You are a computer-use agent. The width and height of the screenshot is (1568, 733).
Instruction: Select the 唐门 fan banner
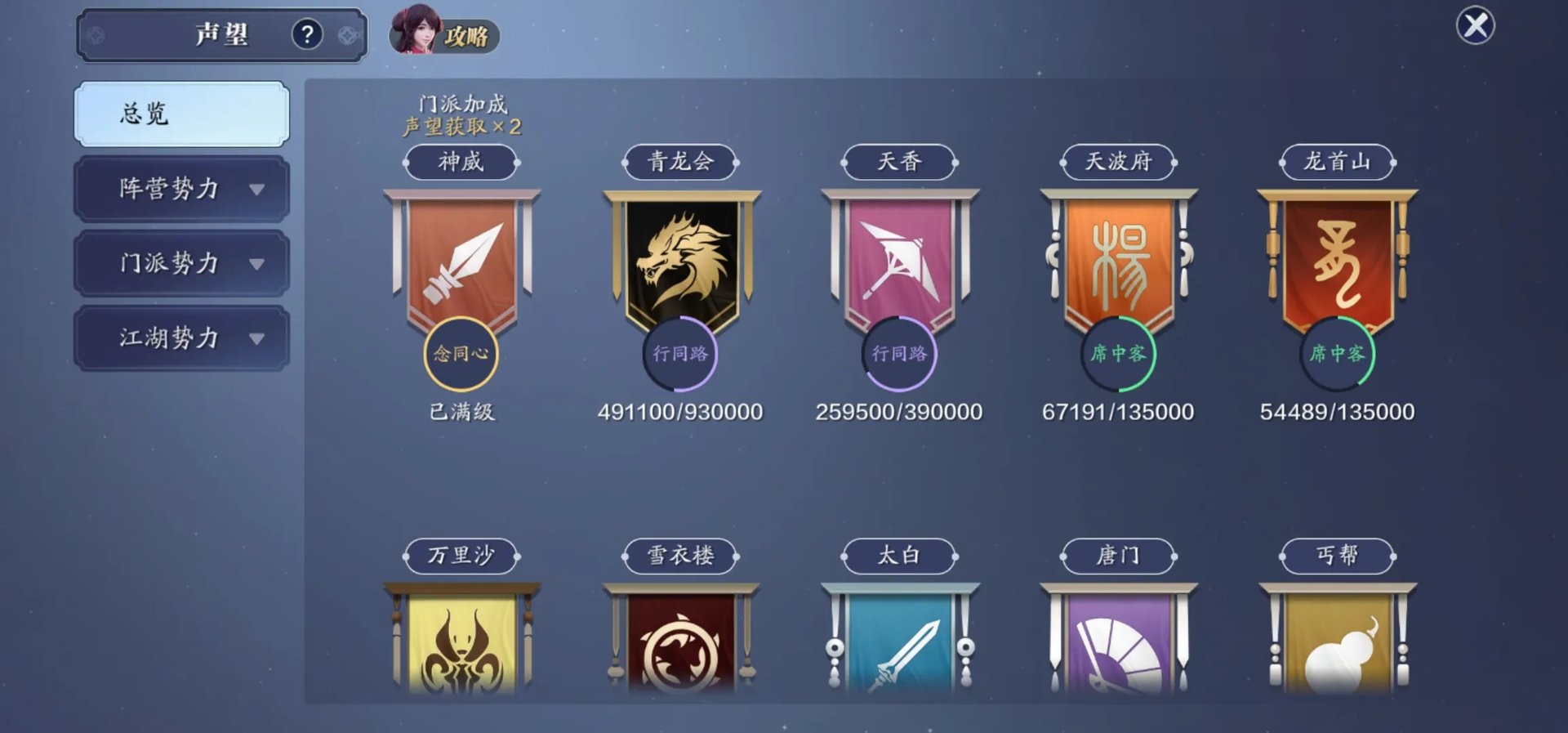pos(1118,641)
